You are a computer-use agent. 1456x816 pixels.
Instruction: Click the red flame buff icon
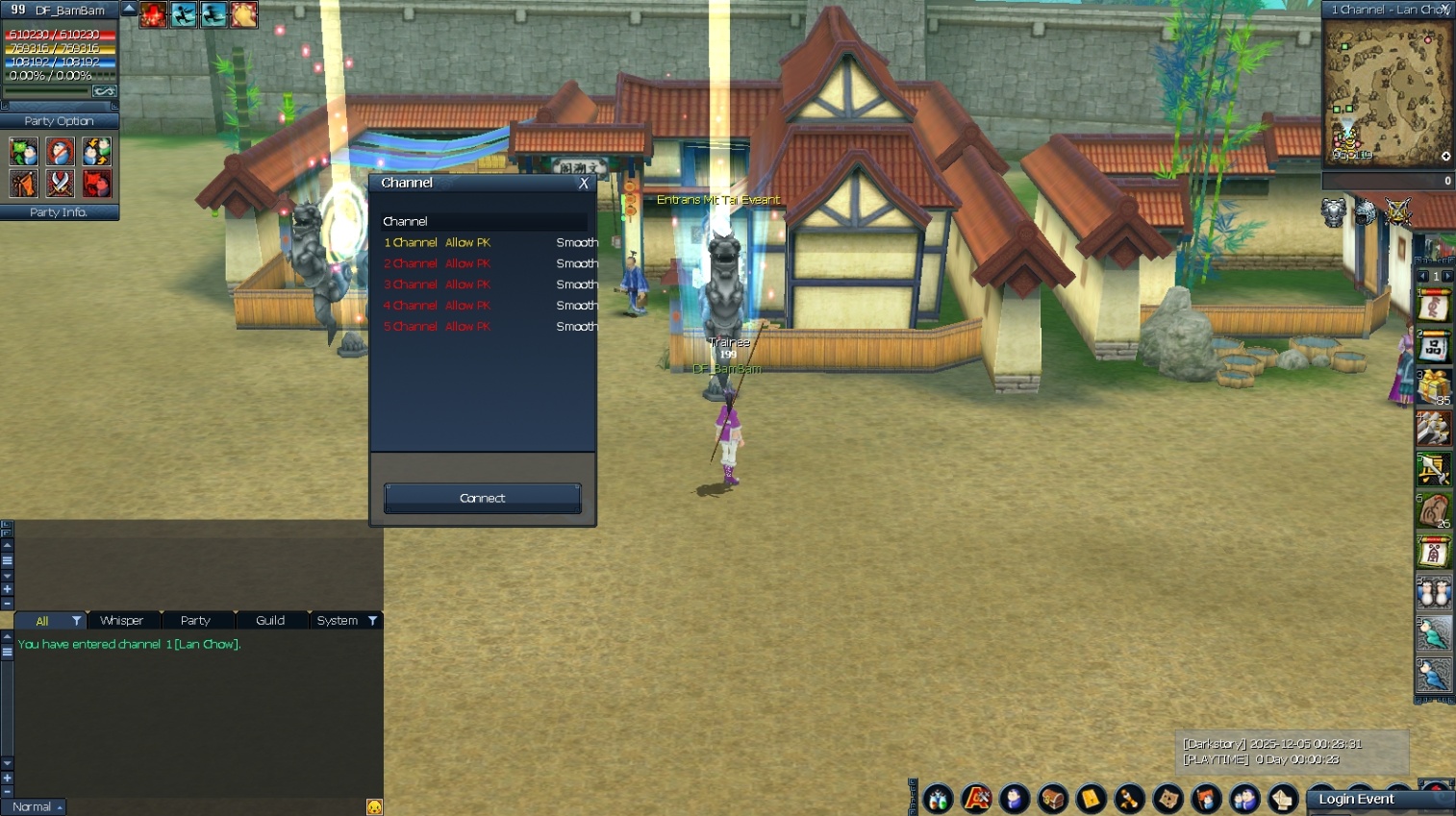[x=153, y=14]
